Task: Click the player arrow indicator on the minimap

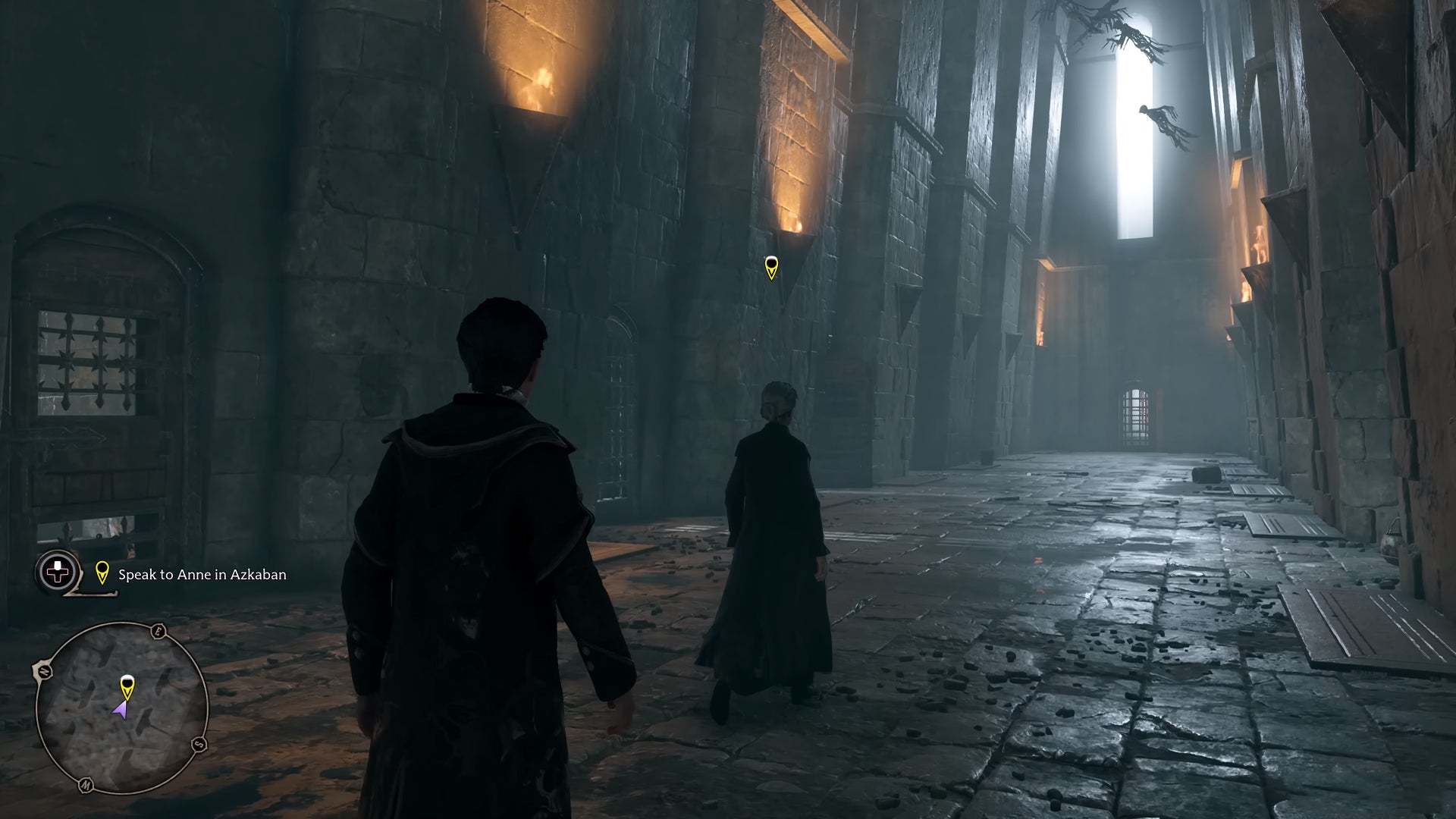Action: pos(122,709)
